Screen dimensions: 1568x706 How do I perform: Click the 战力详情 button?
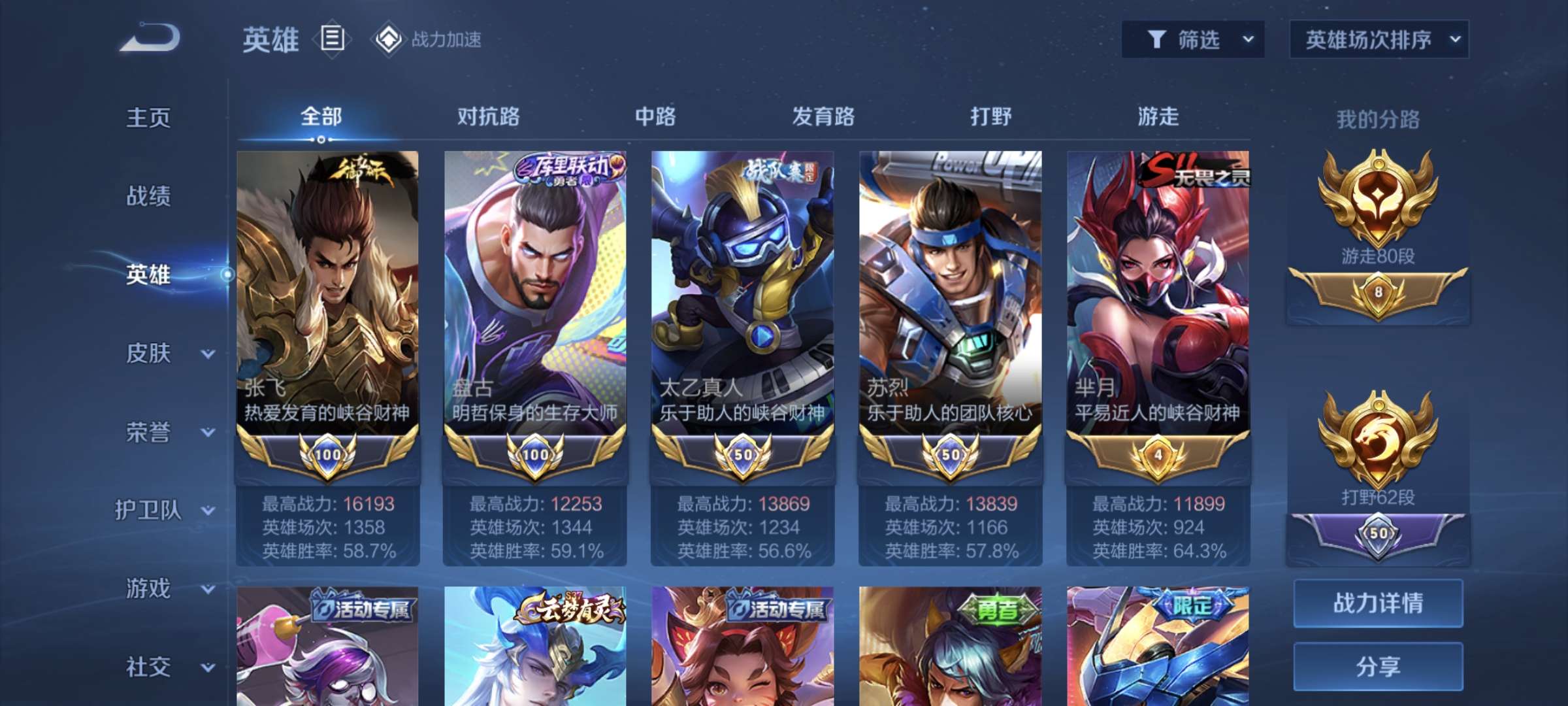(1378, 603)
